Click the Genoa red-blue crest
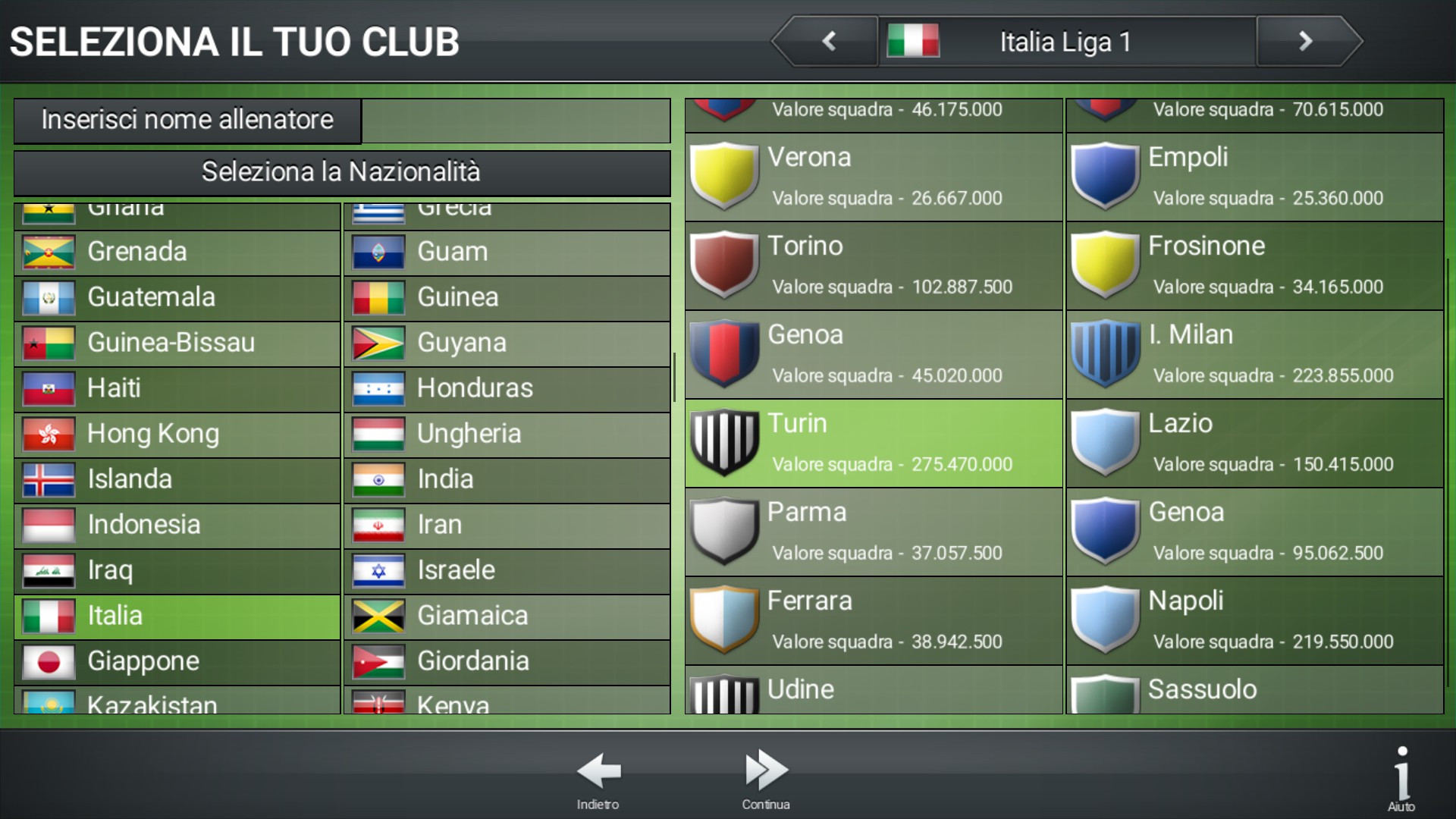The width and height of the screenshot is (1456, 819). click(x=724, y=355)
